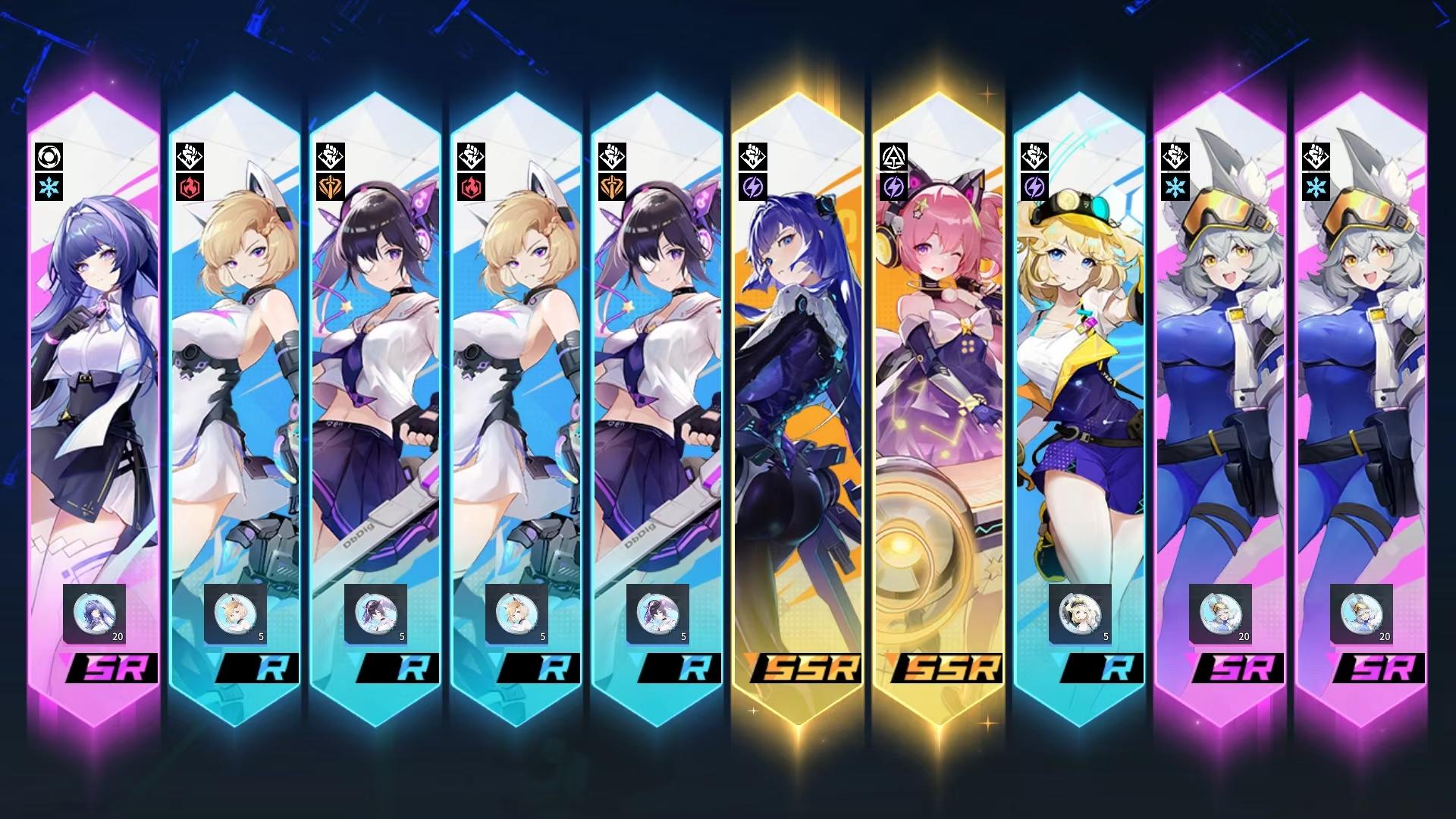Screen dimensions: 1456x819
Task: Click the orange sword emblem on the third R card
Action: 331,186
